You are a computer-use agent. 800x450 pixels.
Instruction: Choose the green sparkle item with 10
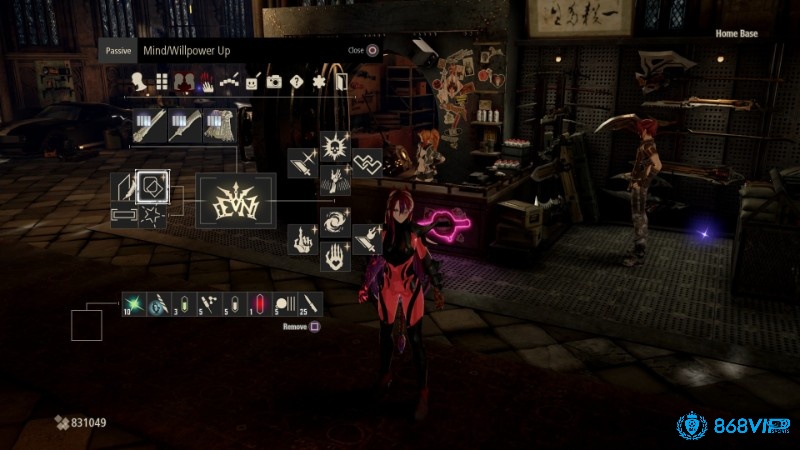(x=135, y=302)
